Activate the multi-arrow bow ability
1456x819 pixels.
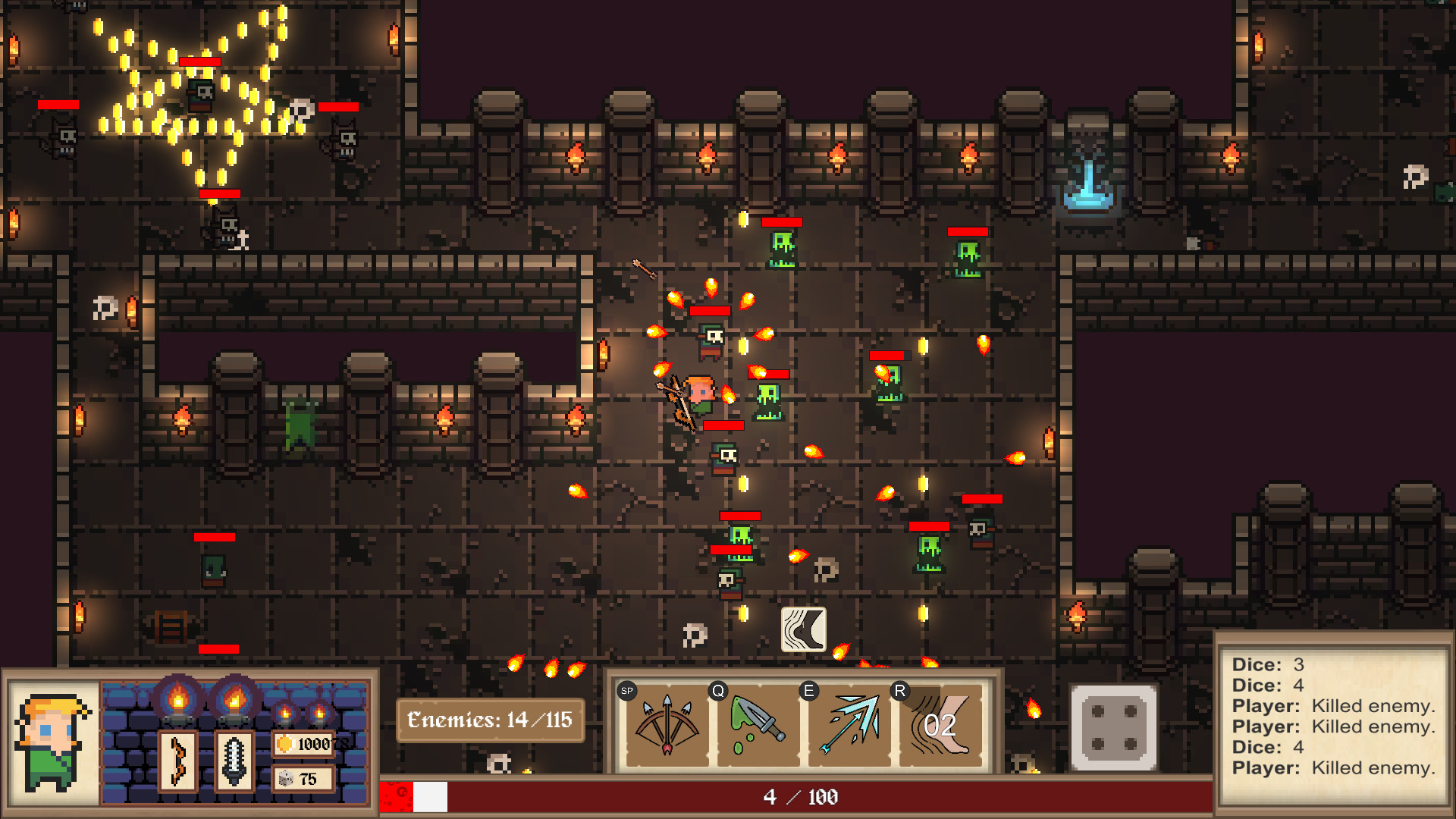click(666, 725)
